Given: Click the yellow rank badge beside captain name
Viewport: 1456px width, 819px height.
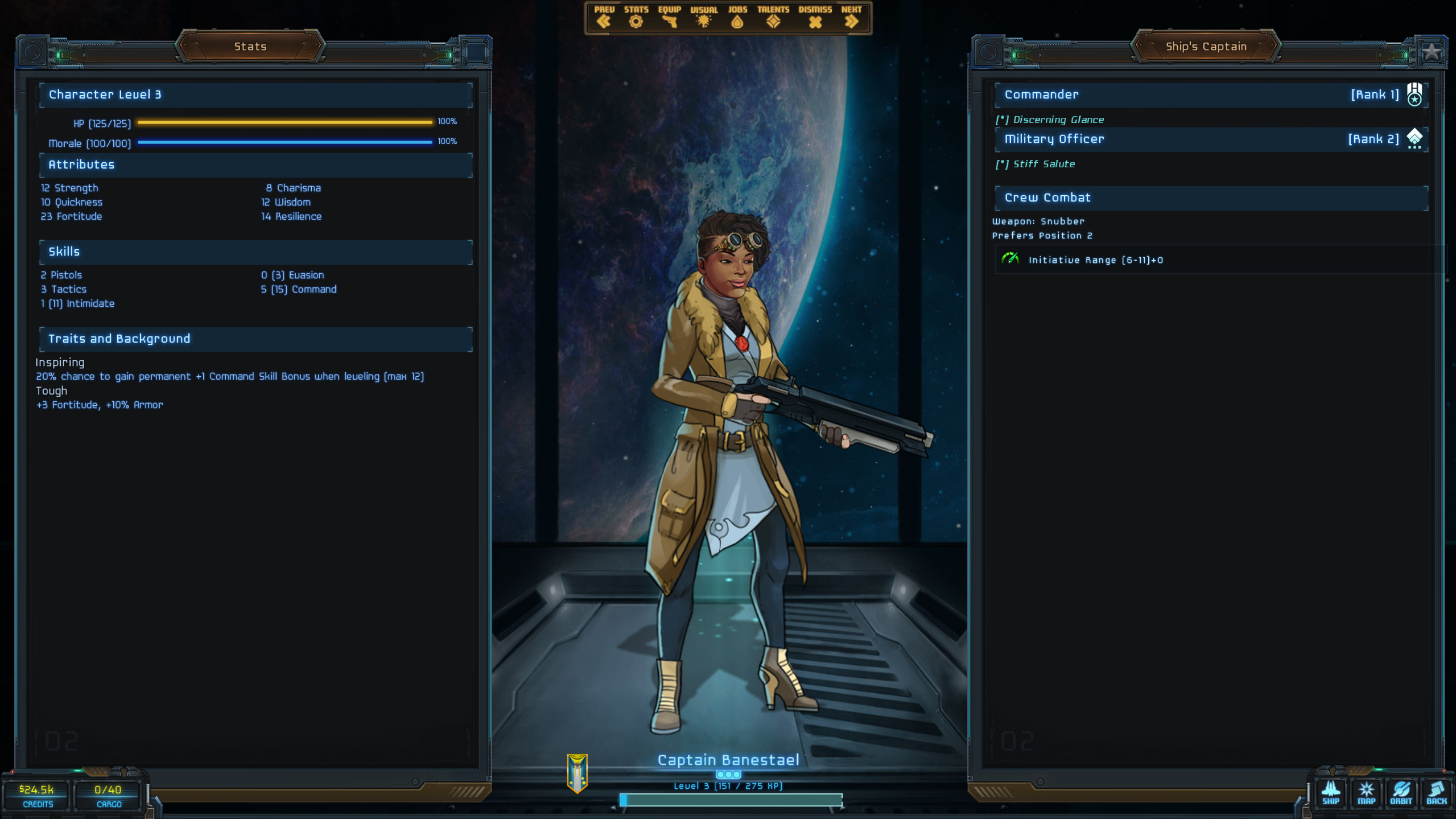Looking at the screenshot, I should (x=577, y=773).
